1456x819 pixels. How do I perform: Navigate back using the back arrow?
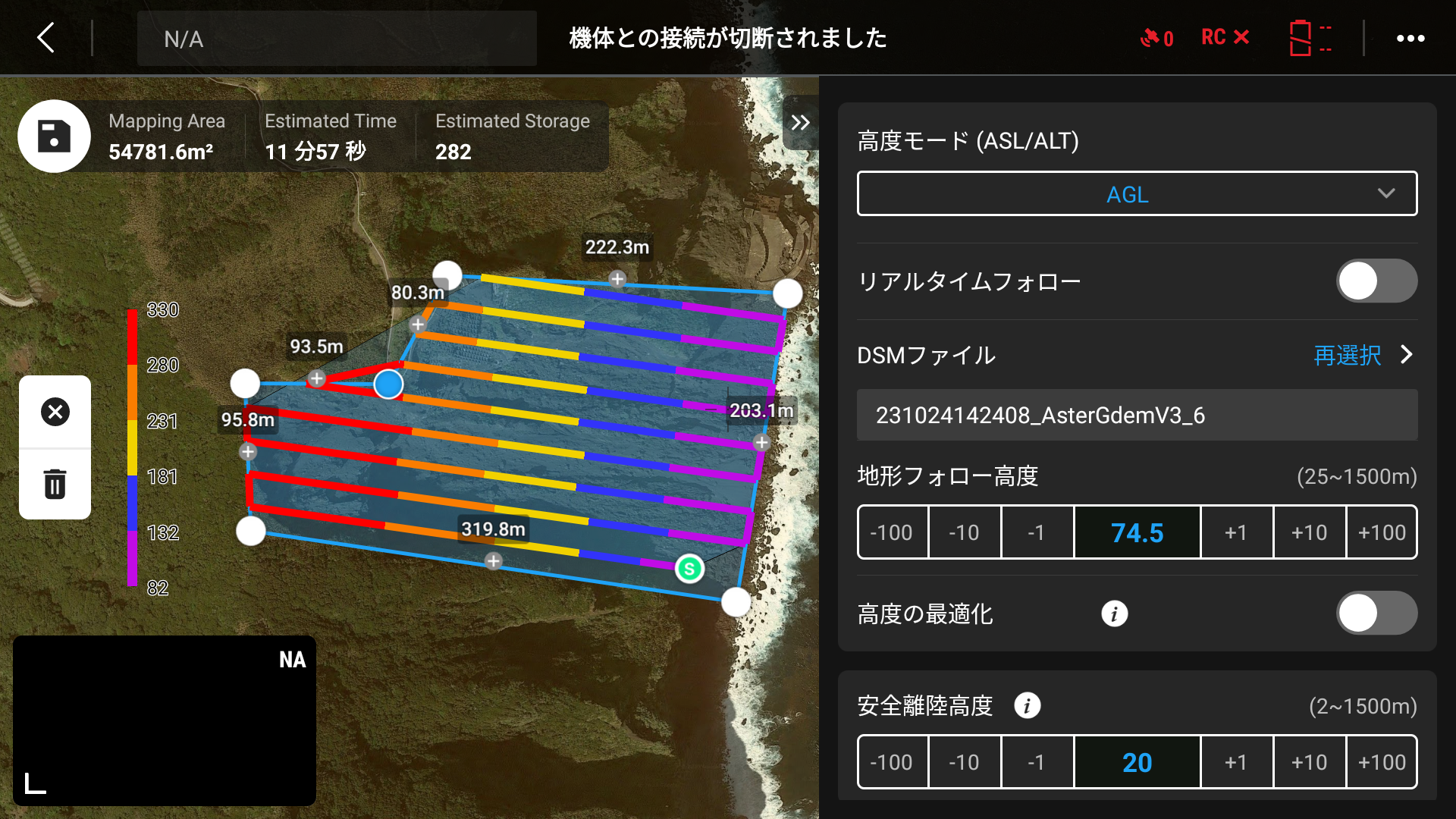[x=45, y=37]
